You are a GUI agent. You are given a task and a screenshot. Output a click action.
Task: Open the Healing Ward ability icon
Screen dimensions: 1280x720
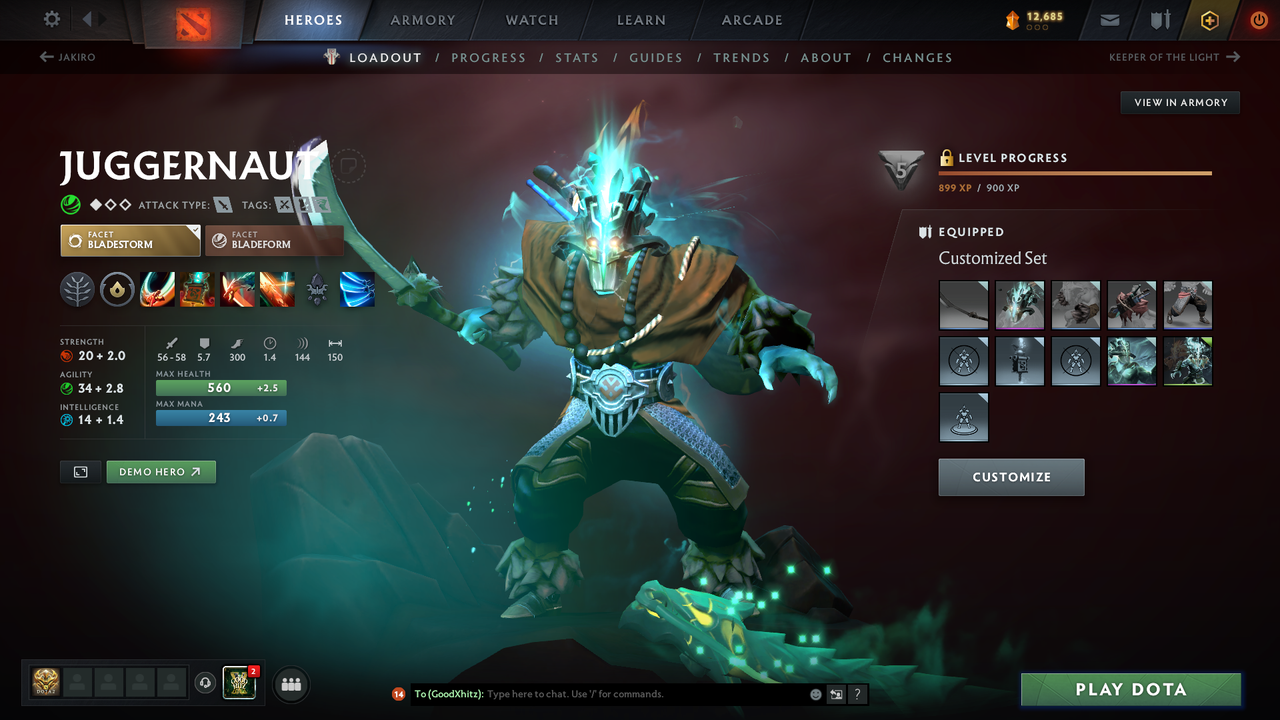[197, 290]
